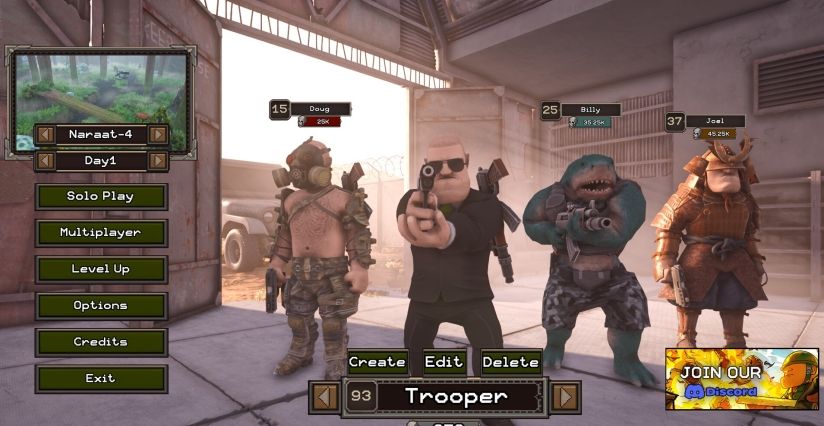The image size is (824, 426).
Task: Open the Multiplayer menu
Action: click(x=101, y=233)
